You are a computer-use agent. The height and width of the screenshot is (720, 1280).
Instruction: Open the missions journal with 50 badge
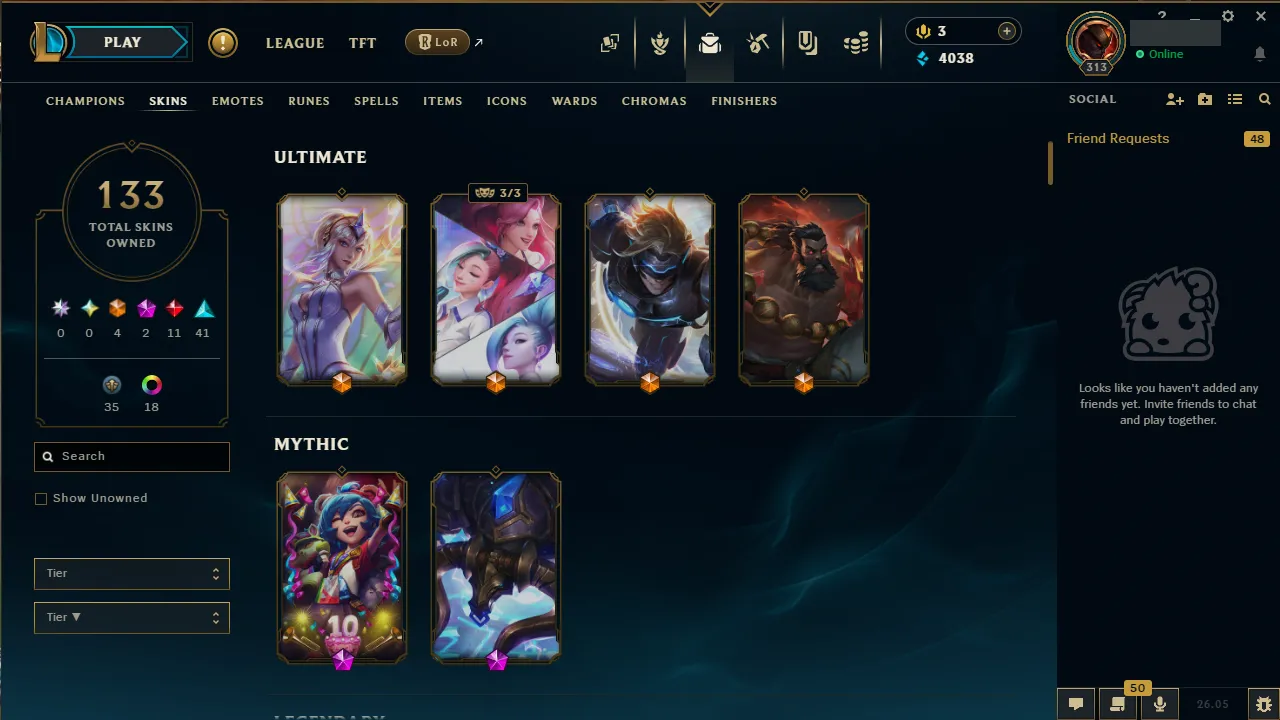1118,704
